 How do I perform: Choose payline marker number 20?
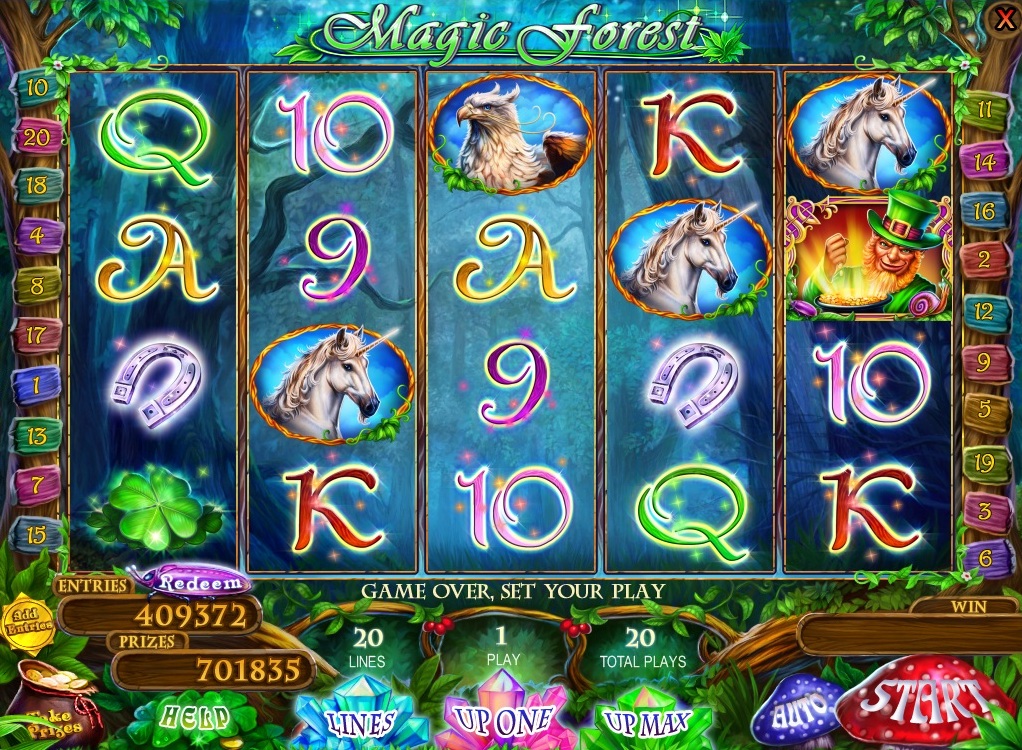36,137
